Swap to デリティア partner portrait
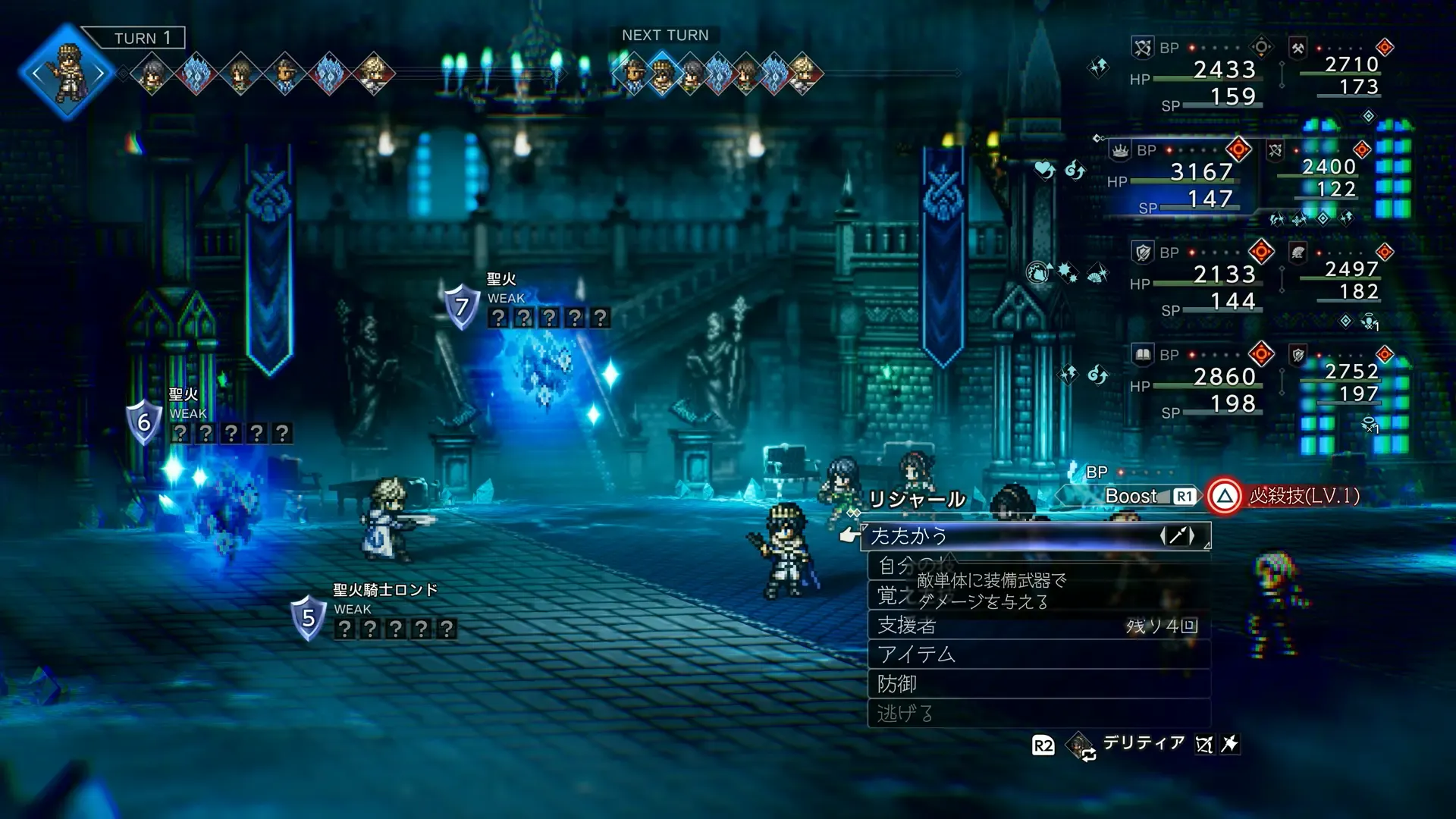 (x=1079, y=745)
